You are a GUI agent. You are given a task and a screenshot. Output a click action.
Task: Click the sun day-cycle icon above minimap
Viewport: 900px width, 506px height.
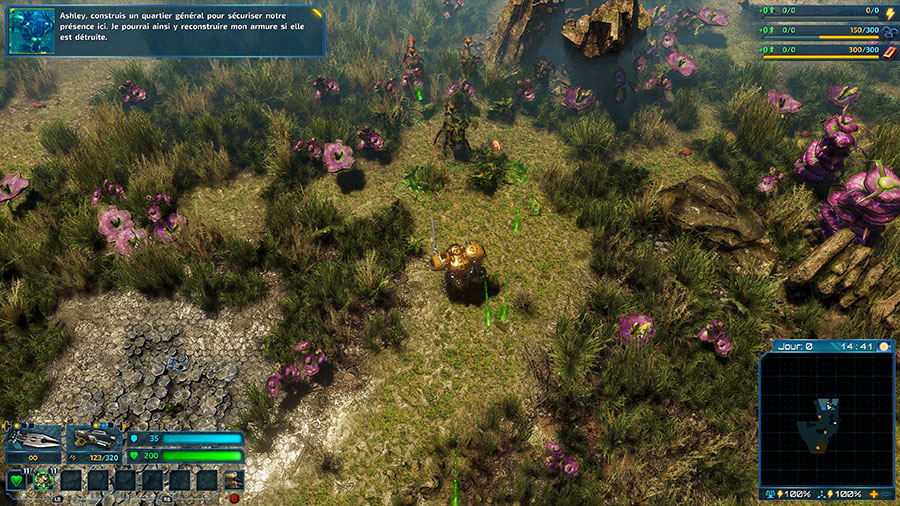[x=883, y=347]
